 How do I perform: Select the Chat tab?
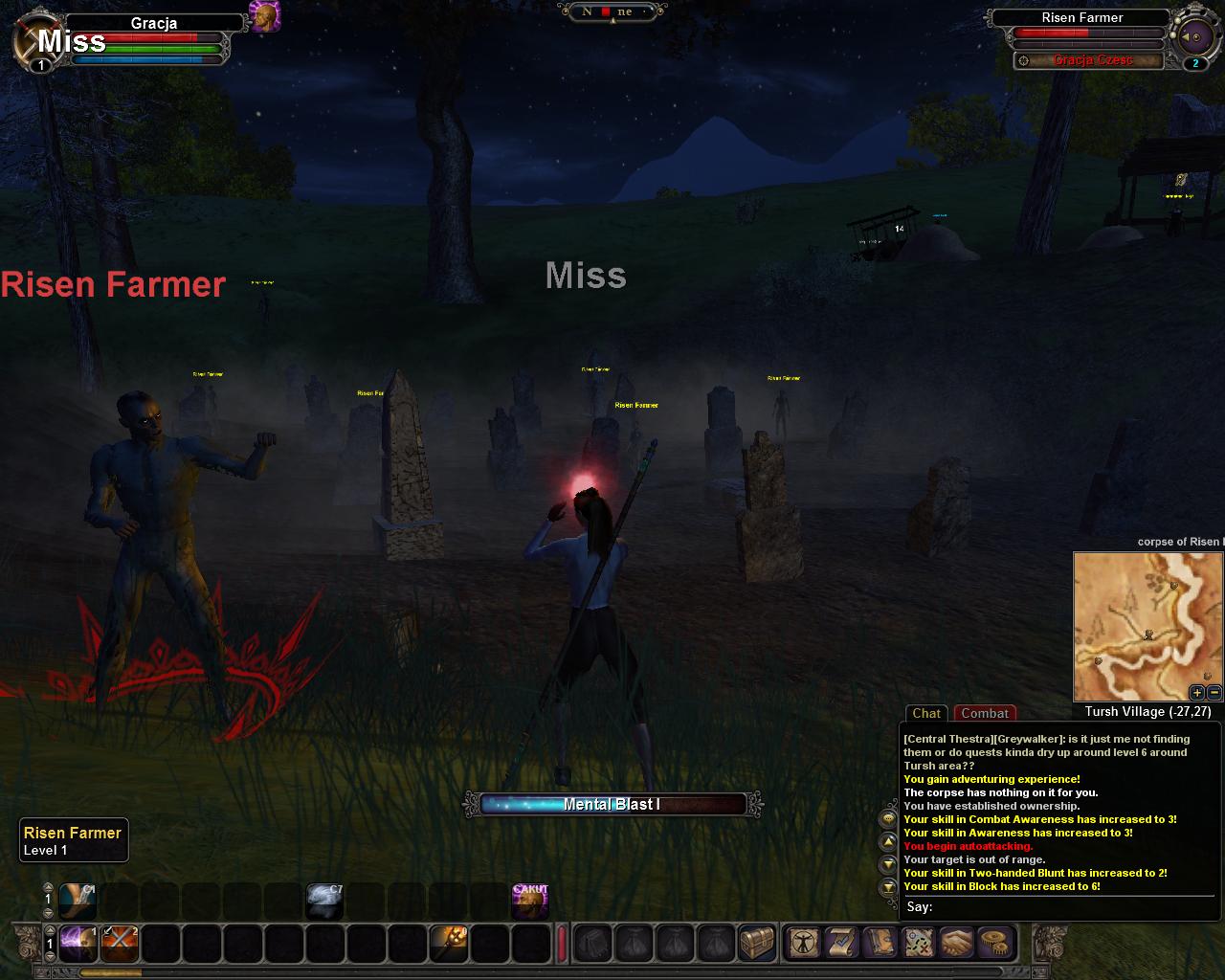tap(926, 713)
